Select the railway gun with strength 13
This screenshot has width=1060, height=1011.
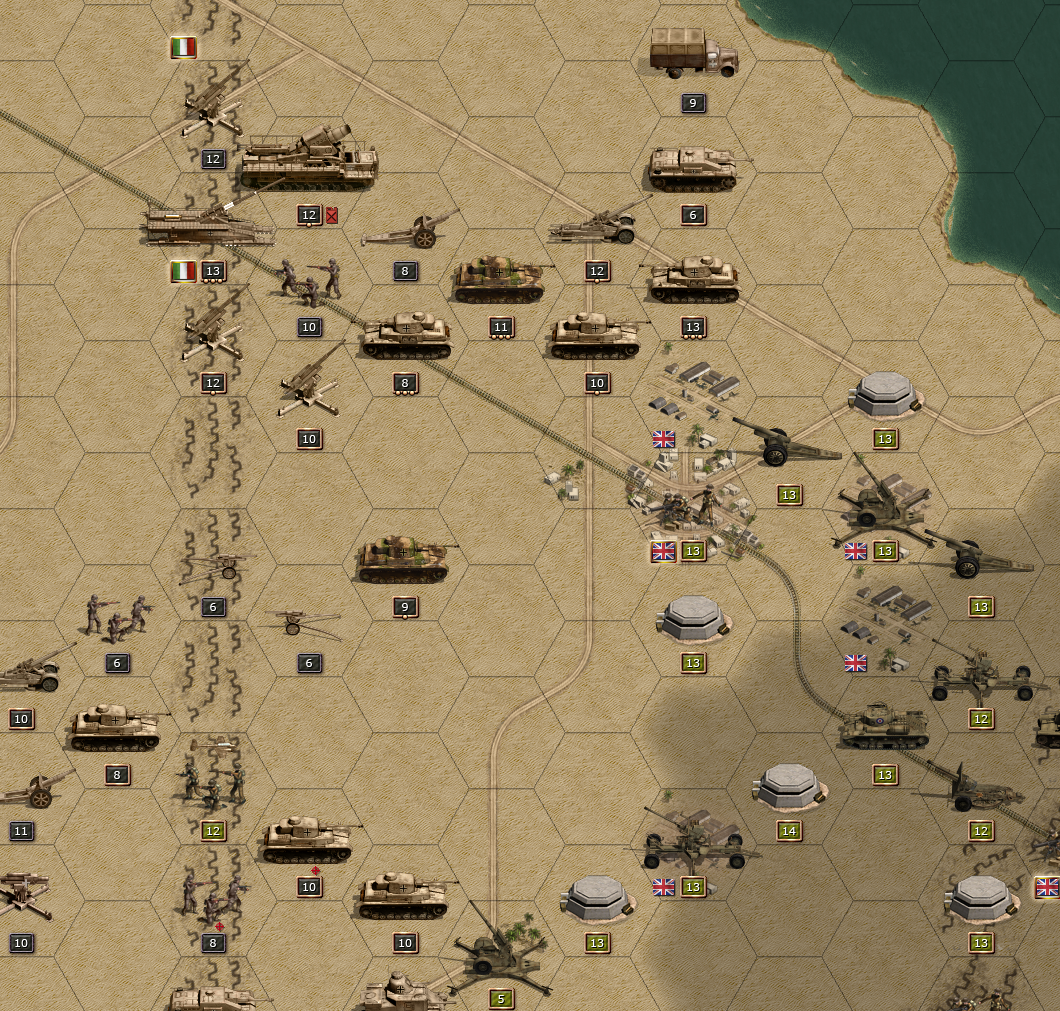(210, 223)
